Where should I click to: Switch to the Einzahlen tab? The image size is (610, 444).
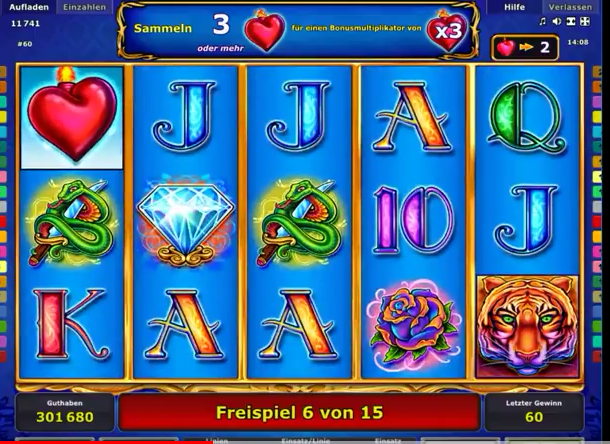[83, 7]
